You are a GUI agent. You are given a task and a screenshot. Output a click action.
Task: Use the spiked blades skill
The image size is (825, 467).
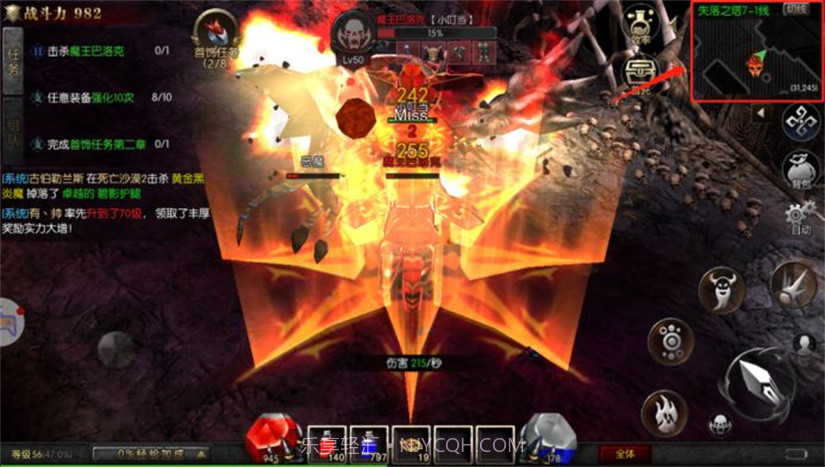coord(794,283)
